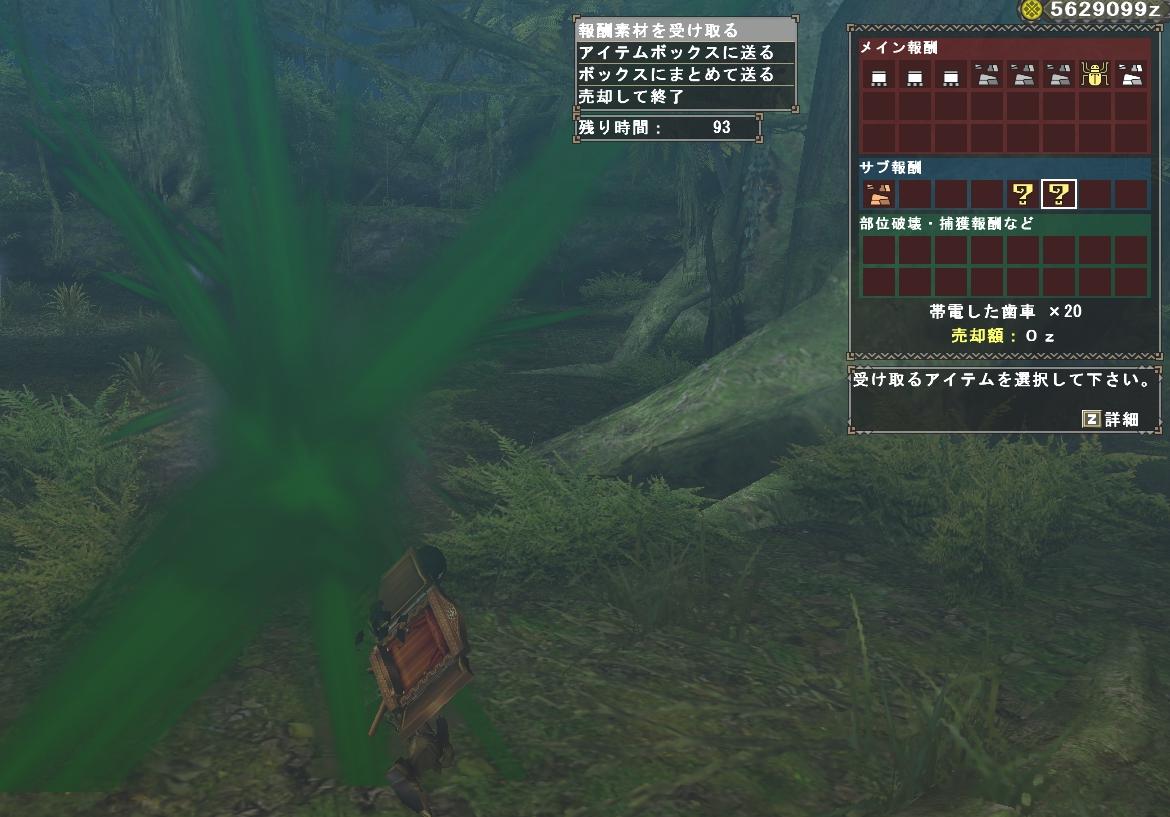Choose ボックスにまとめて送る option
The image size is (1170, 817).
pyautogui.click(x=686, y=74)
